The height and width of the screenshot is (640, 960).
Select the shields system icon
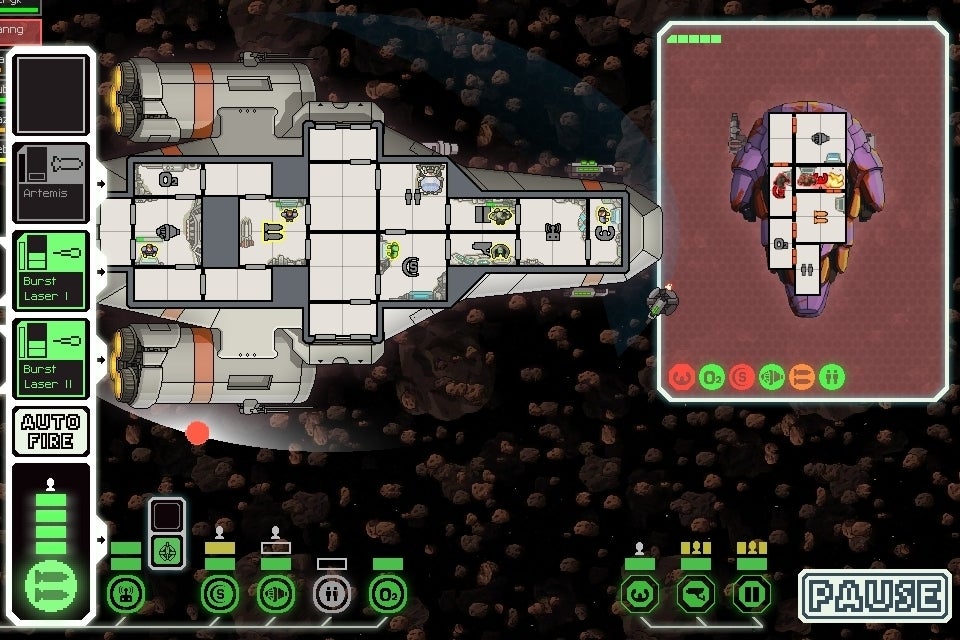click(x=220, y=595)
